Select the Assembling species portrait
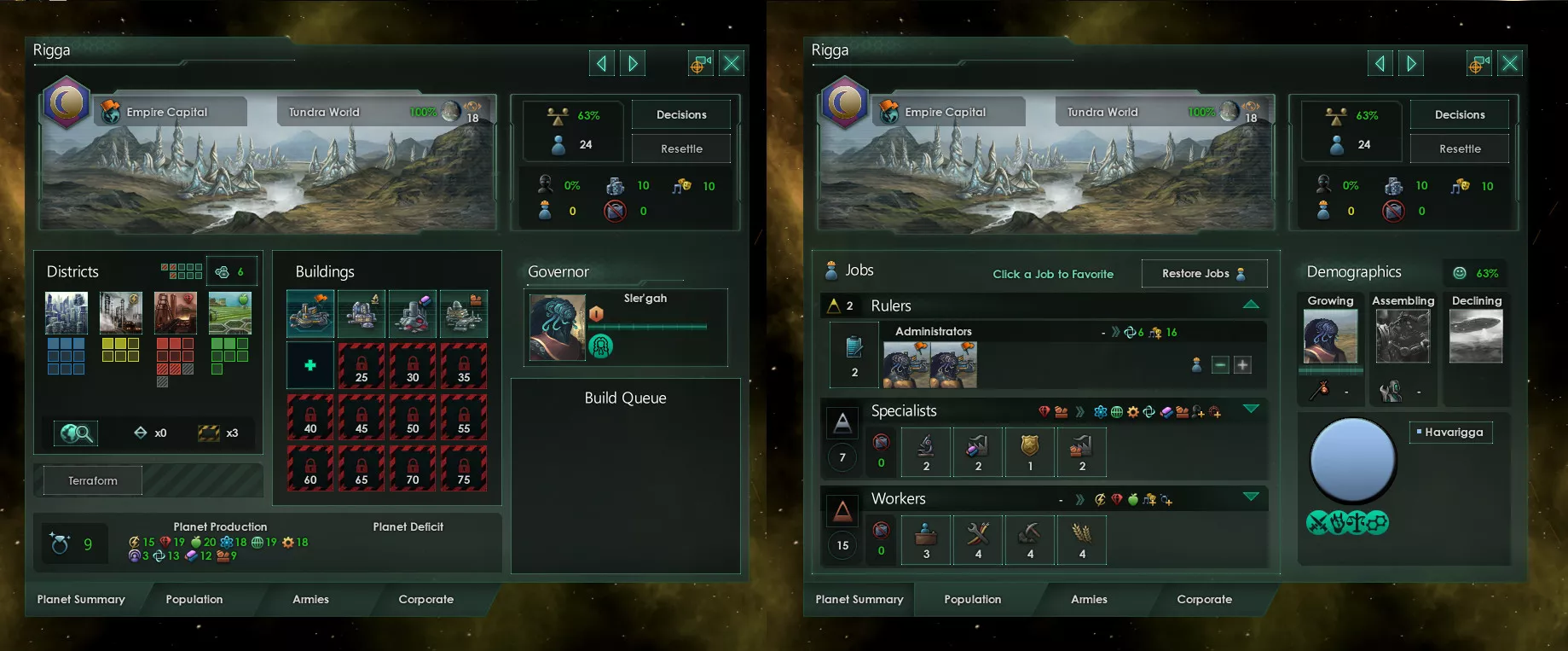 coord(1403,336)
